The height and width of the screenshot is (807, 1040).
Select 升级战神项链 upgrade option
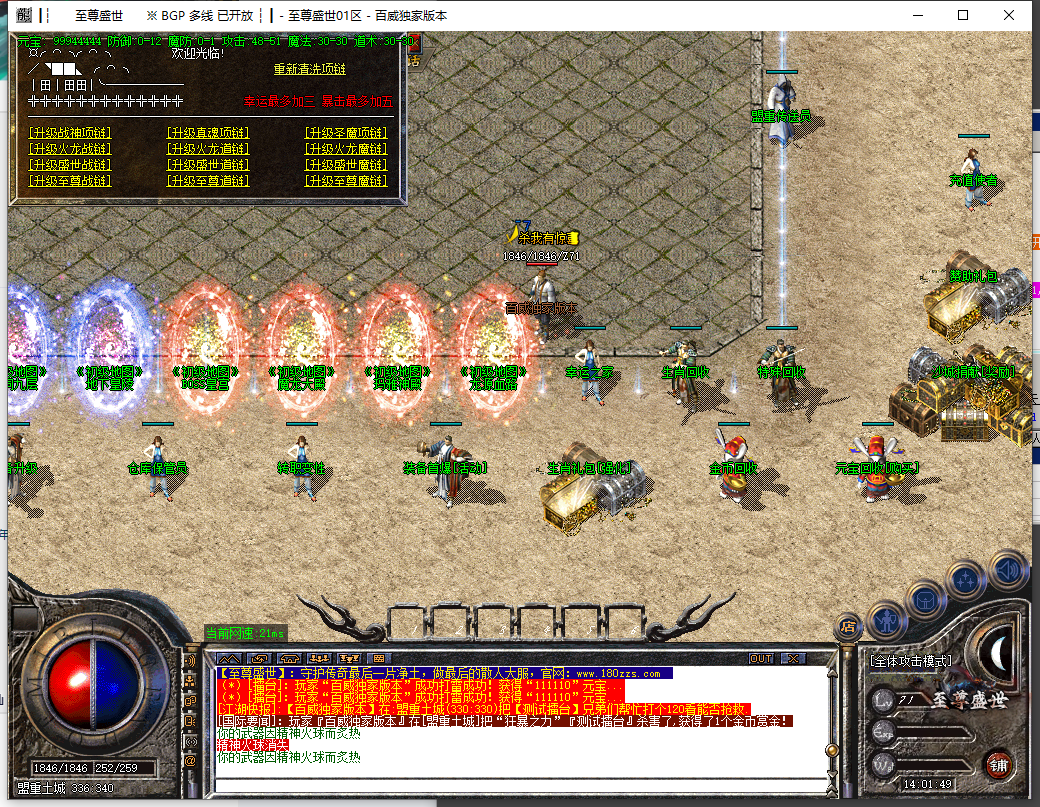pos(70,133)
